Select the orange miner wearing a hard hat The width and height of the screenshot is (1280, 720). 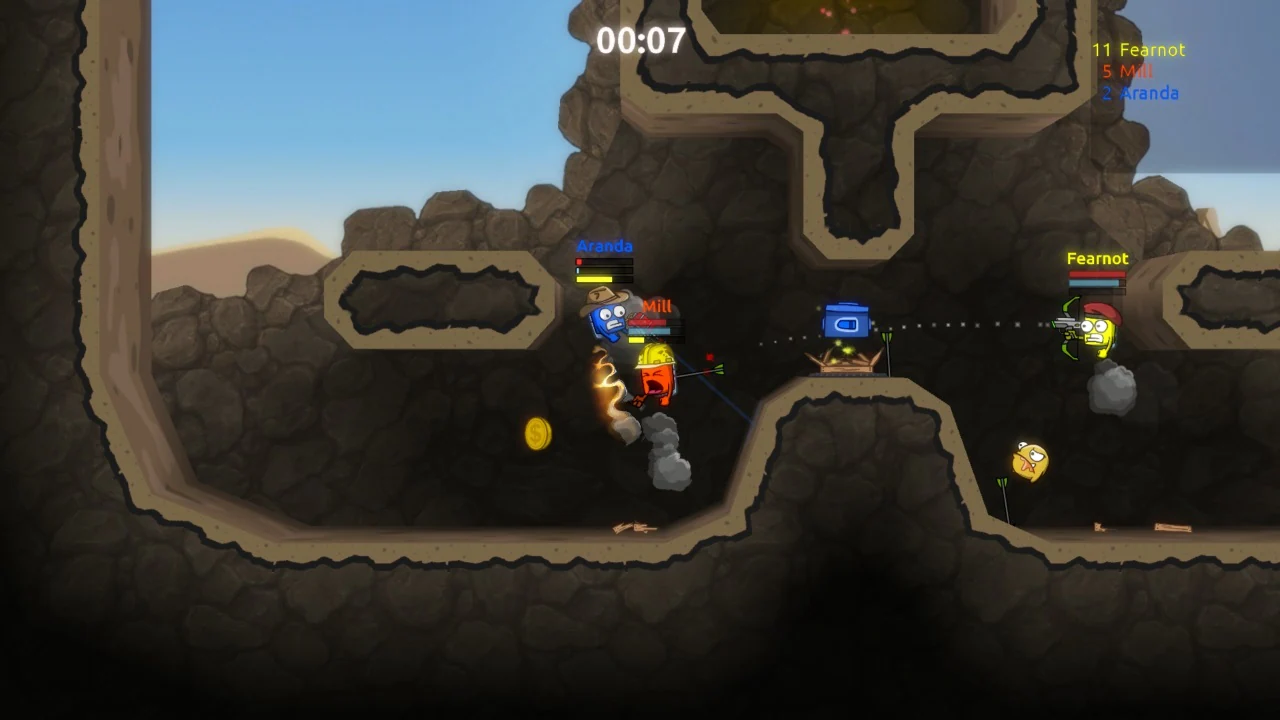655,378
